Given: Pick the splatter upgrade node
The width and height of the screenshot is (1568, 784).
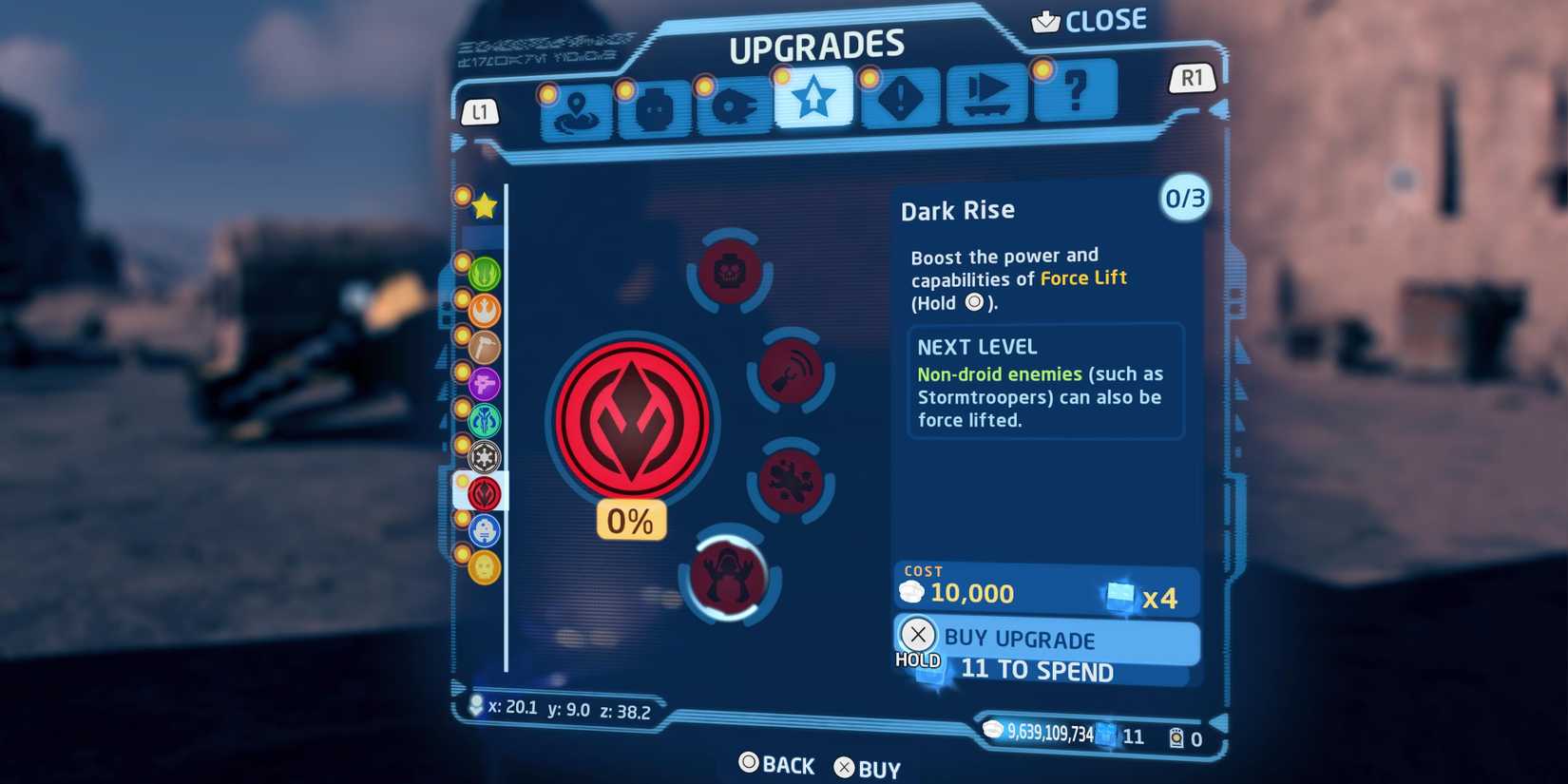Looking at the screenshot, I should (790, 480).
